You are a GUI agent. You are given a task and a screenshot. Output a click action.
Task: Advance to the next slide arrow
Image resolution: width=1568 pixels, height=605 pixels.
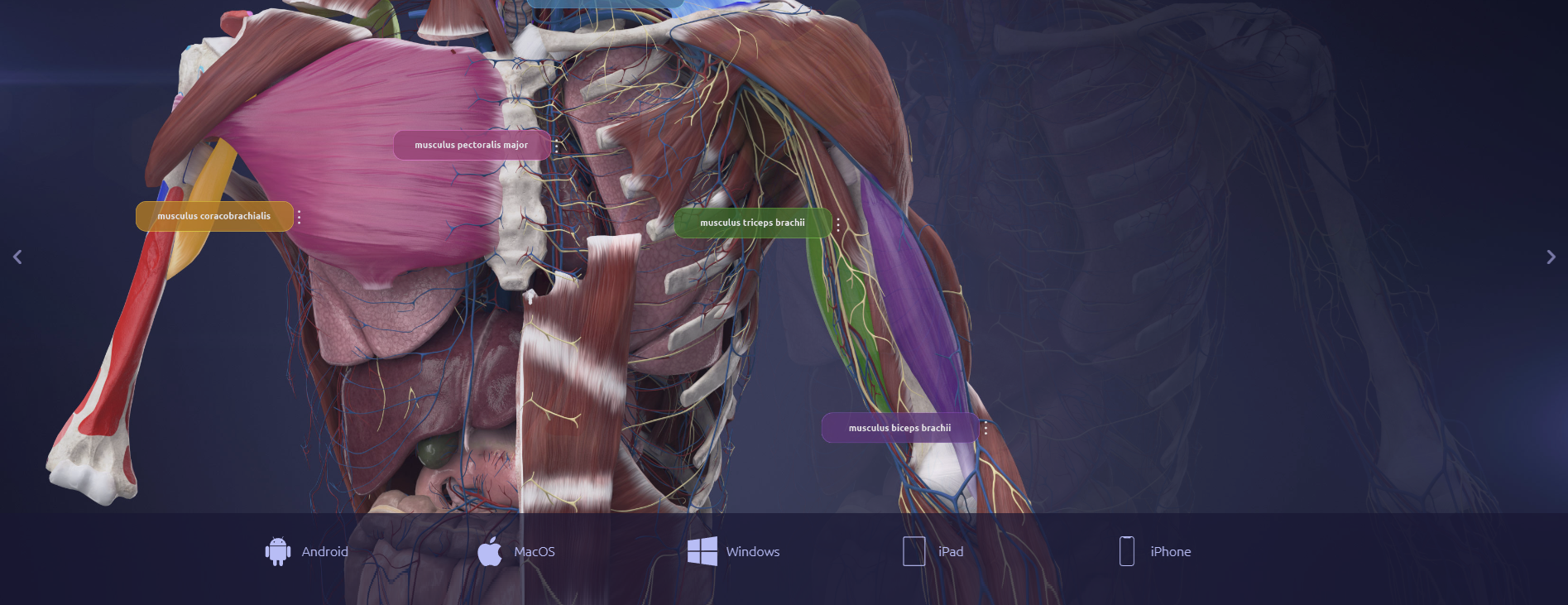[1551, 257]
